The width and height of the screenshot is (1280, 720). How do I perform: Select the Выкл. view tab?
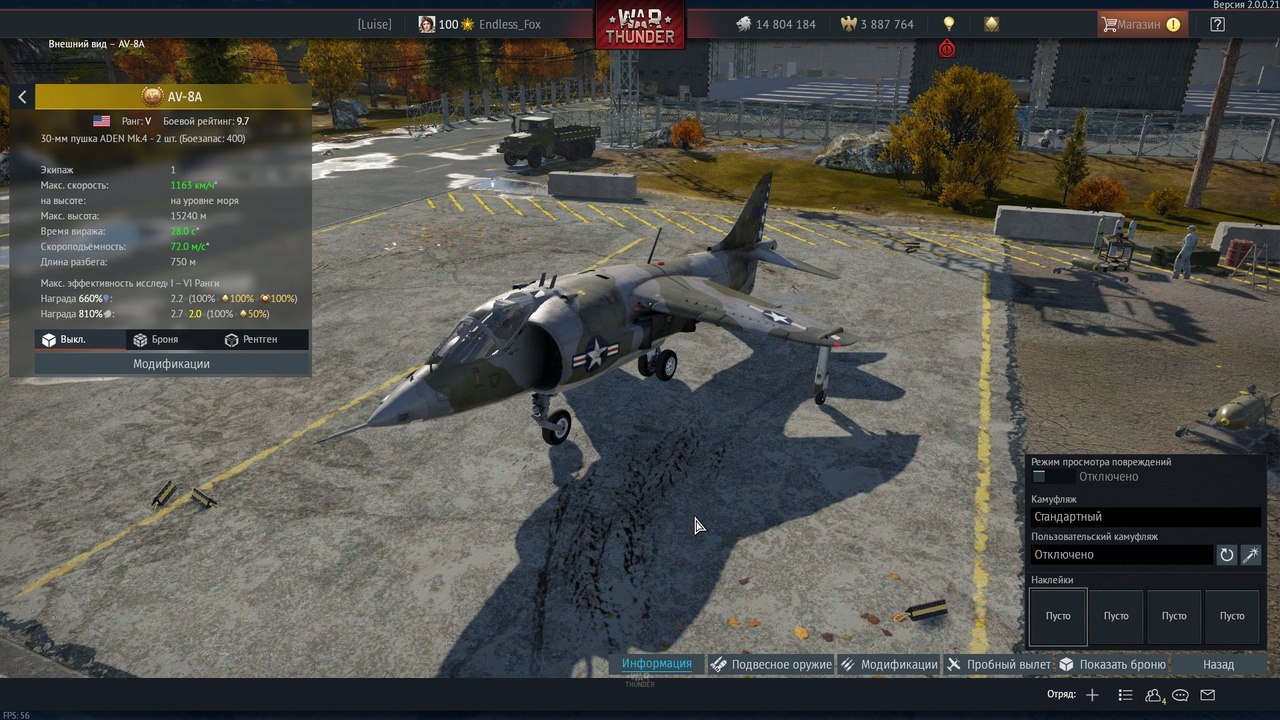(63, 340)
